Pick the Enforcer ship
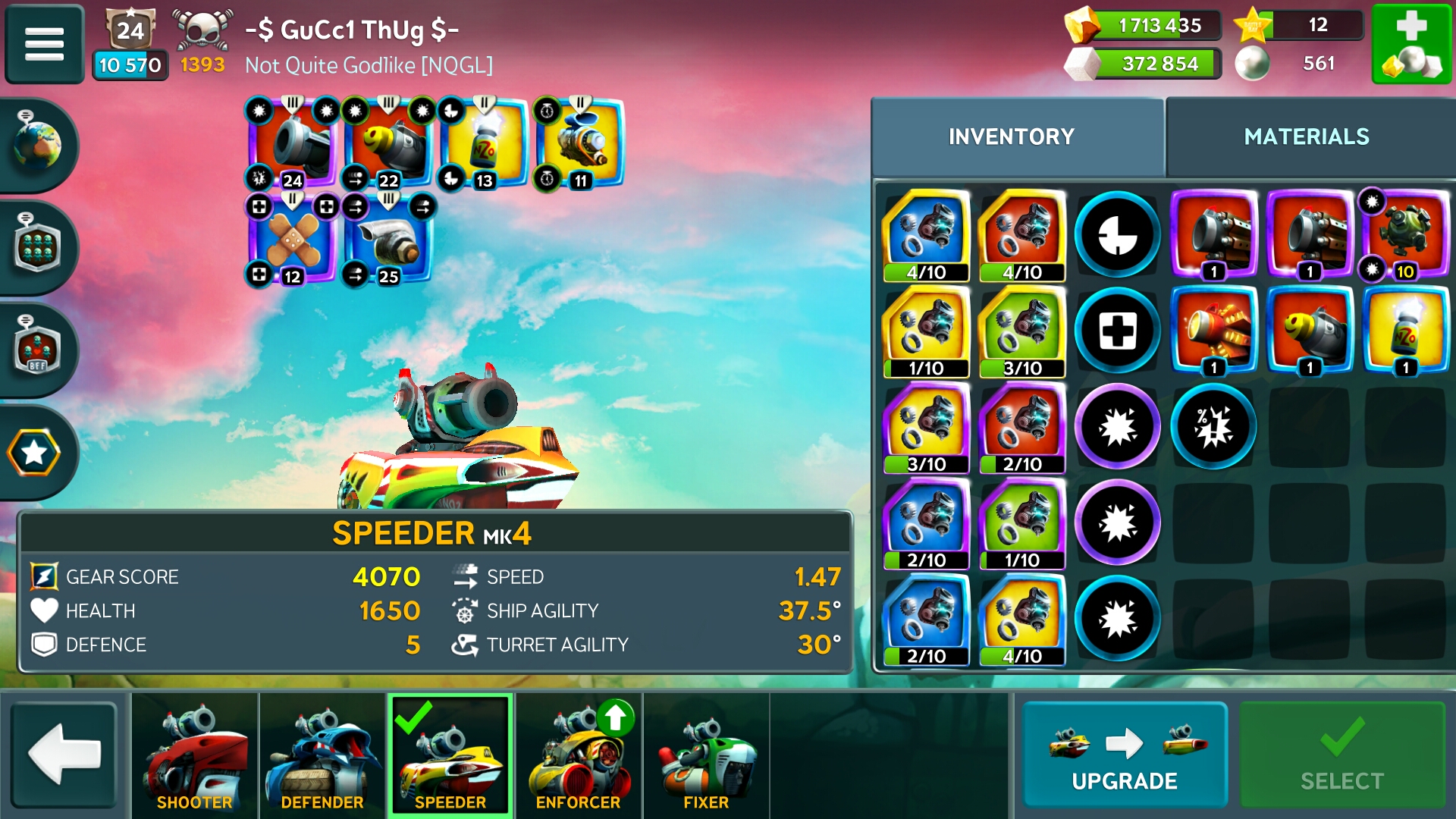The height and width of the screenshot is (819, 1456). click(x=578, y=756)
